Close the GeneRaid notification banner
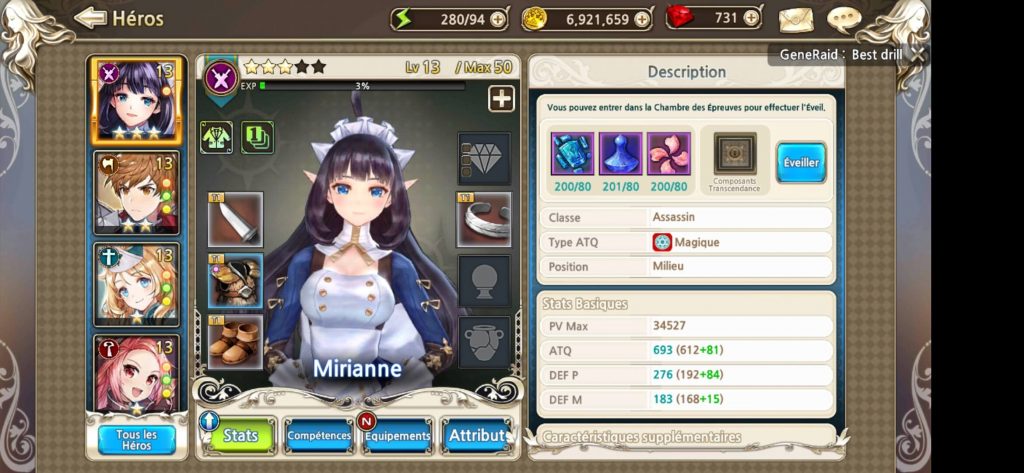Screen dimensions: 1024x473 [917, 54]
